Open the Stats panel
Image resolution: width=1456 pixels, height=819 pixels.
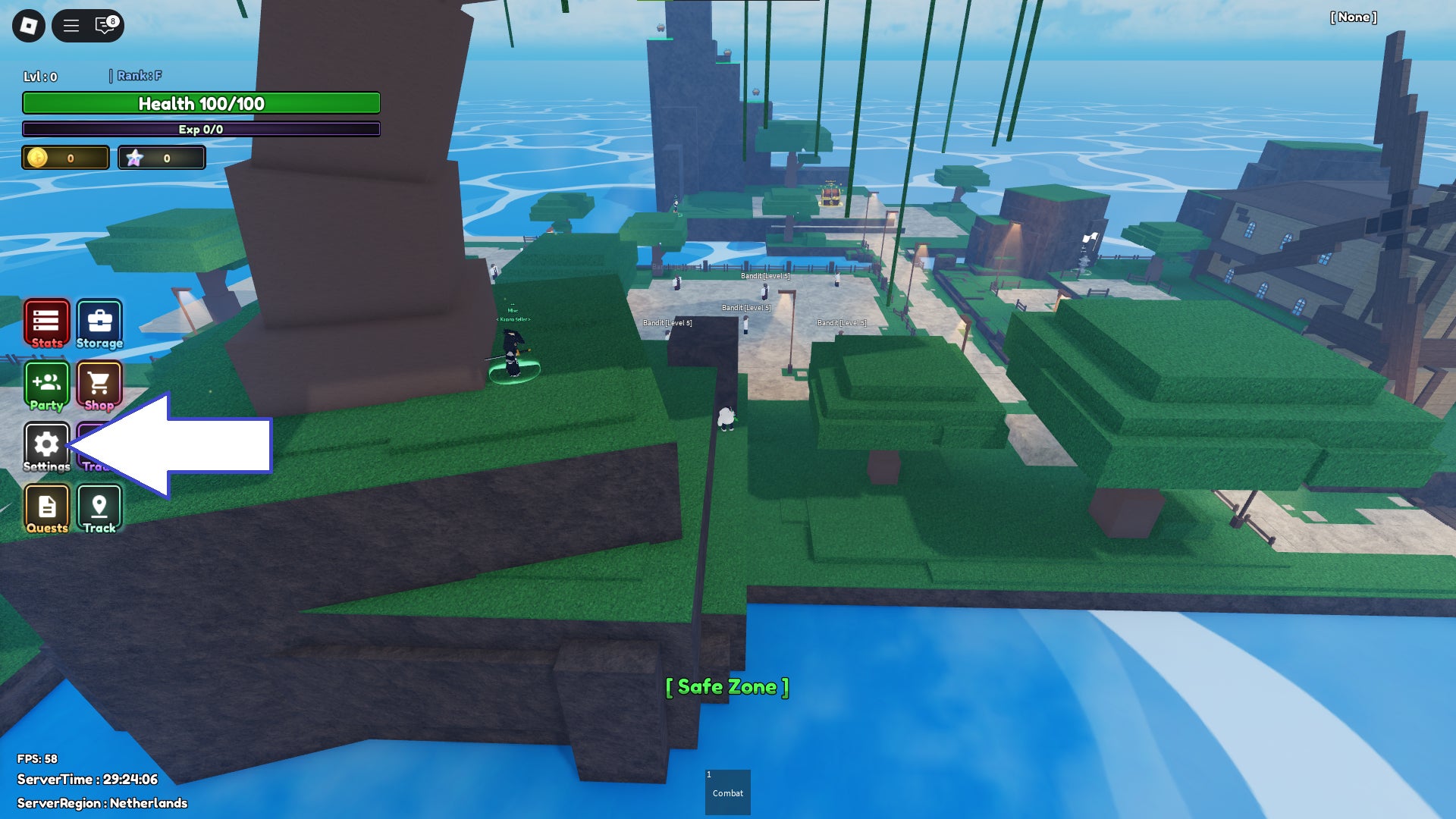[46, 322]
